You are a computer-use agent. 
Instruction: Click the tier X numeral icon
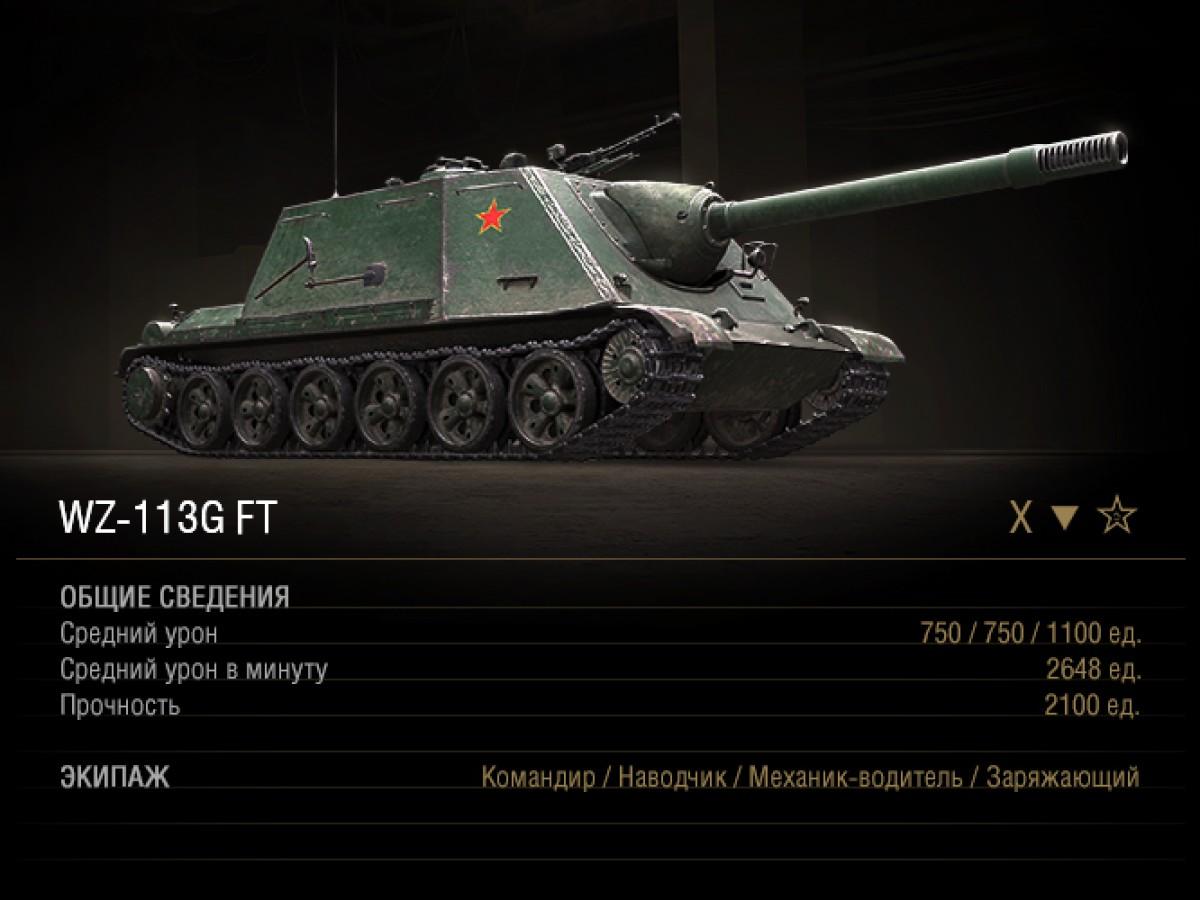click(x=1020, y=519)
